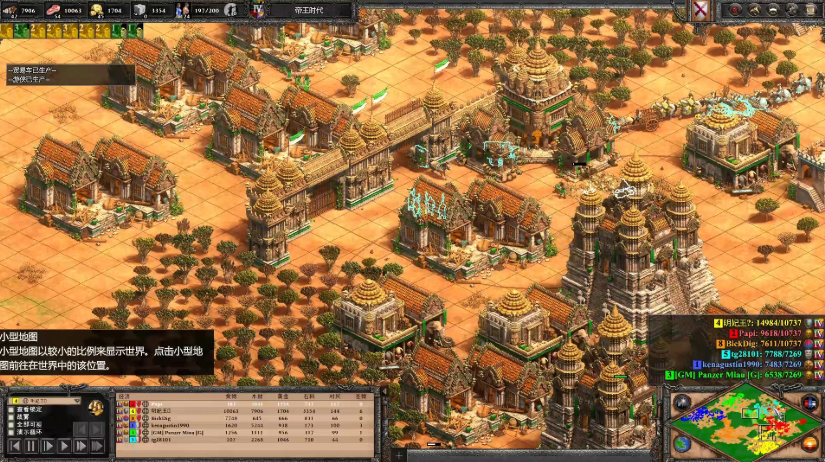Toggle the first checkbox in replay panel
Viewport: 825px width, 462px height.
coord(12,409)
